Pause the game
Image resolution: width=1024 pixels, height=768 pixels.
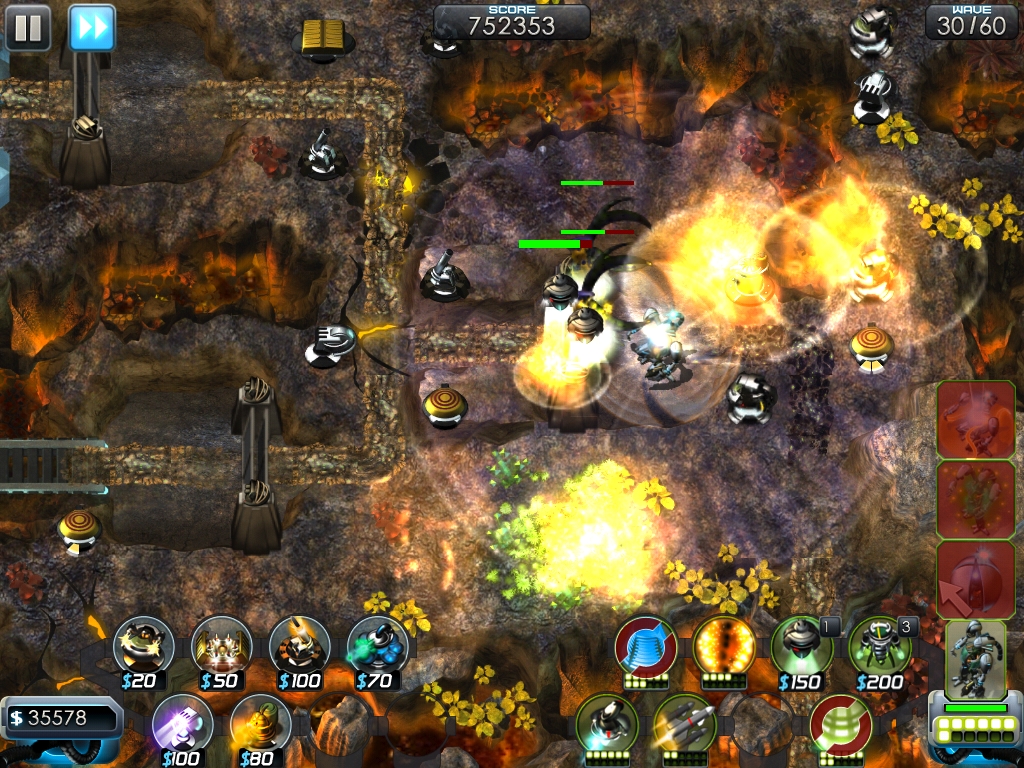[28, 27]
